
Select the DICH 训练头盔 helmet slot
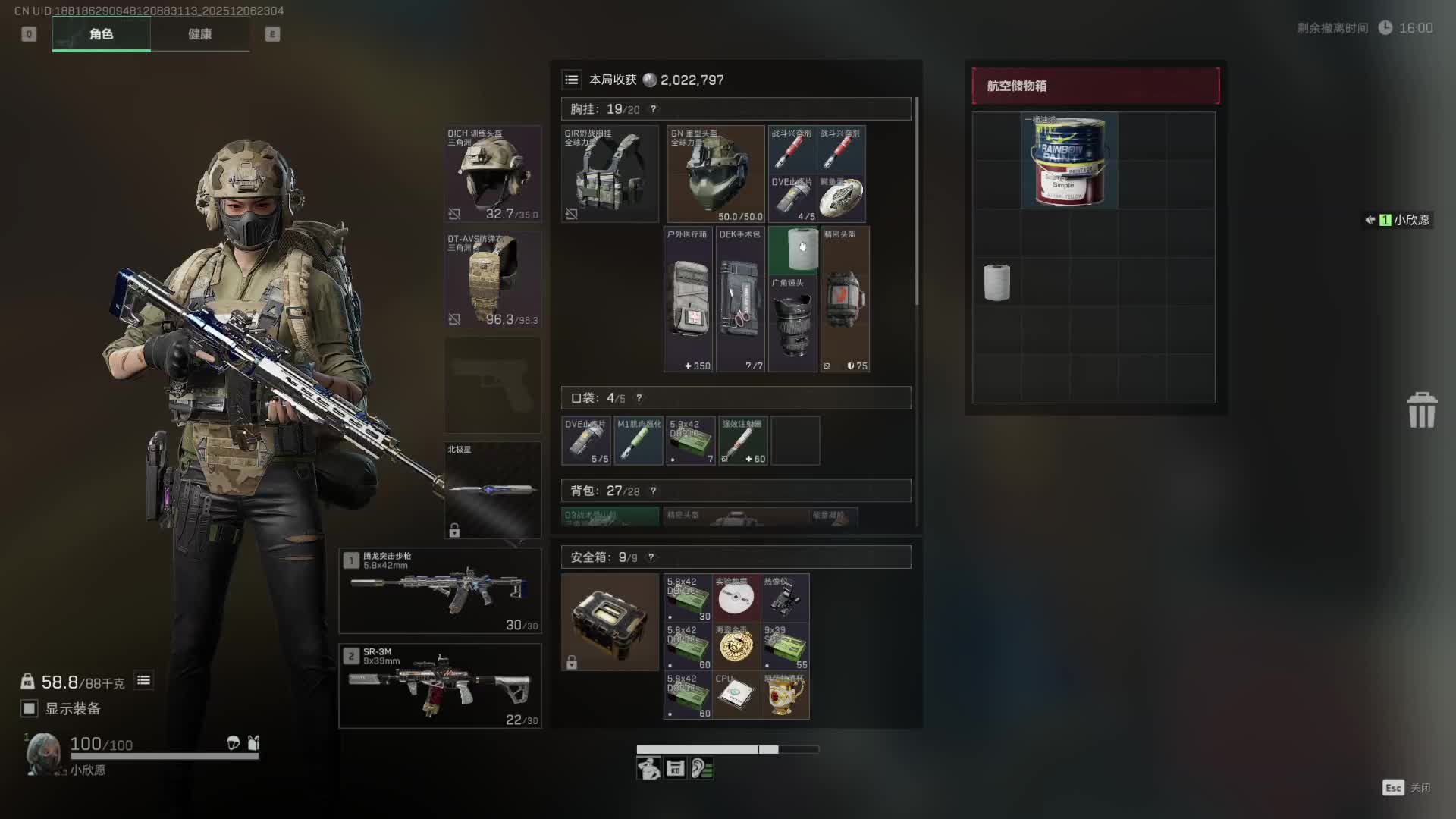coord(492,174)
